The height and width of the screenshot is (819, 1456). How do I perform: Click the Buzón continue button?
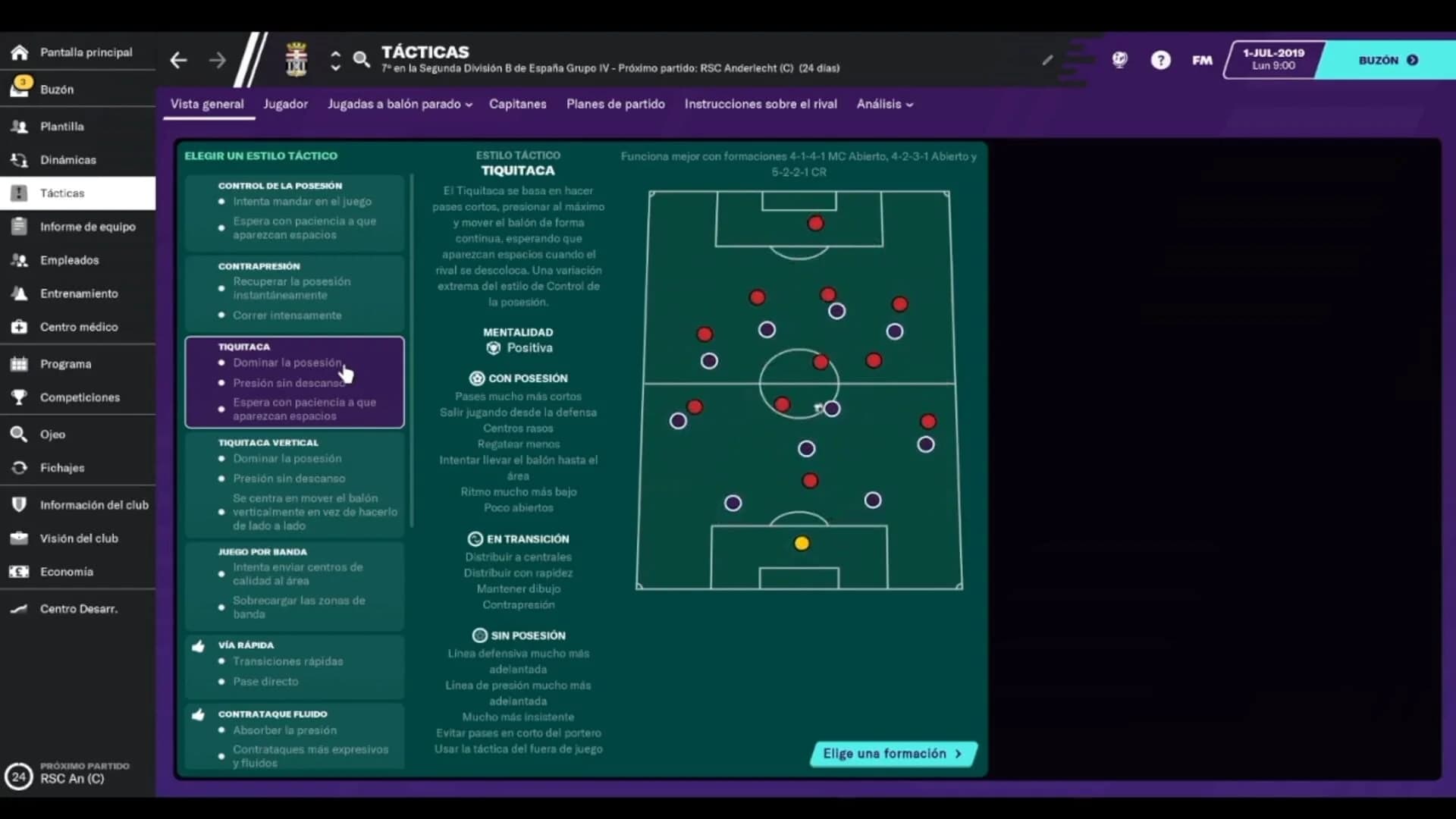coord(1386,60)
